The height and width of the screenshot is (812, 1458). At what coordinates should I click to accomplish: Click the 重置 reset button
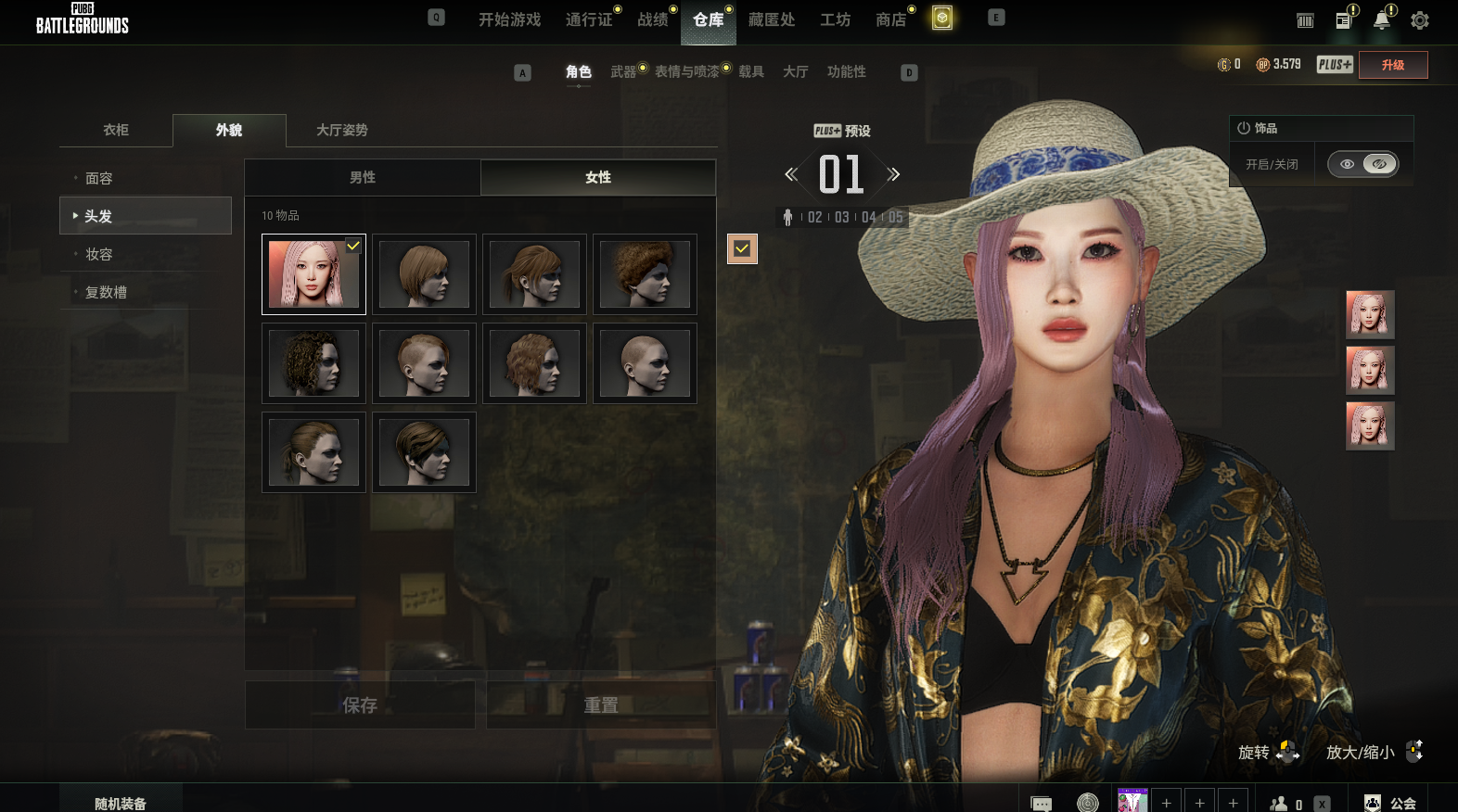click(x=601, y=705)
